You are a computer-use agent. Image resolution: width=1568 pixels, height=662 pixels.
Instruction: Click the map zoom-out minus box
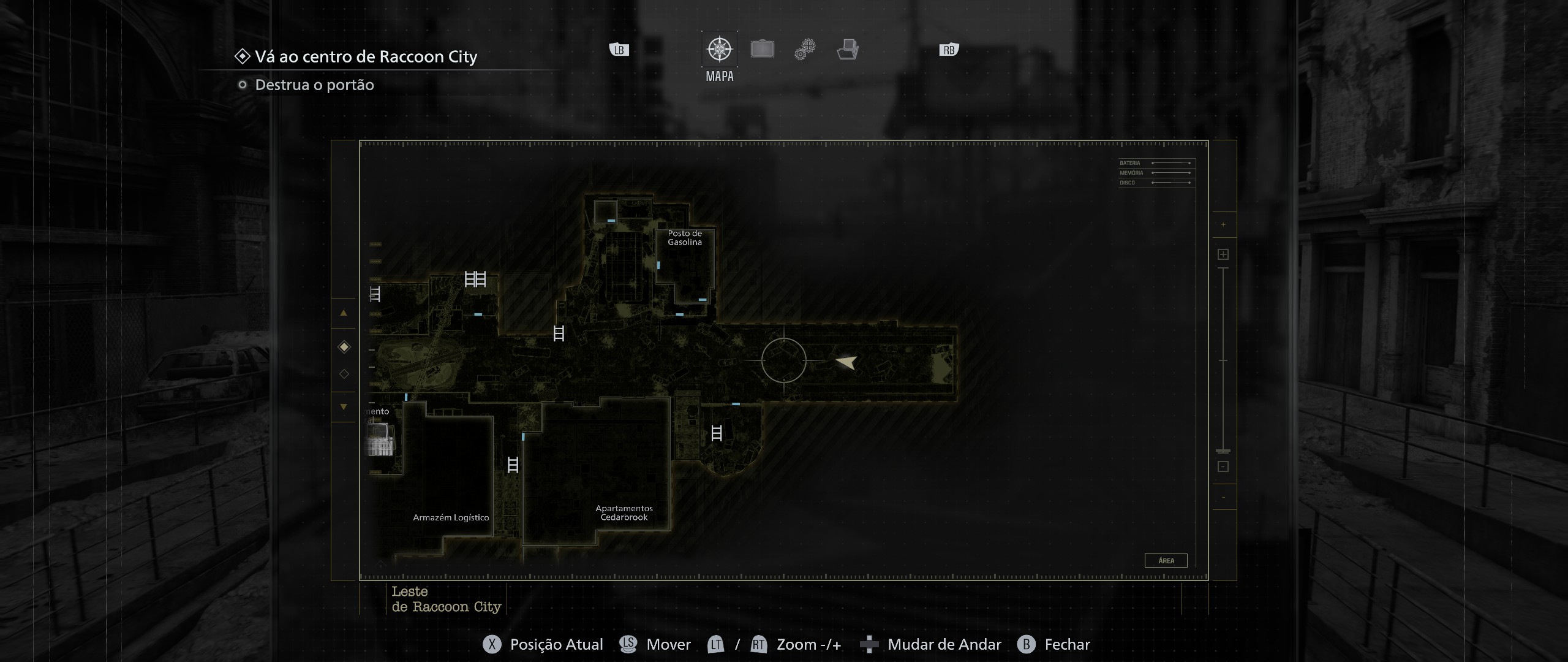(1223, 466)
